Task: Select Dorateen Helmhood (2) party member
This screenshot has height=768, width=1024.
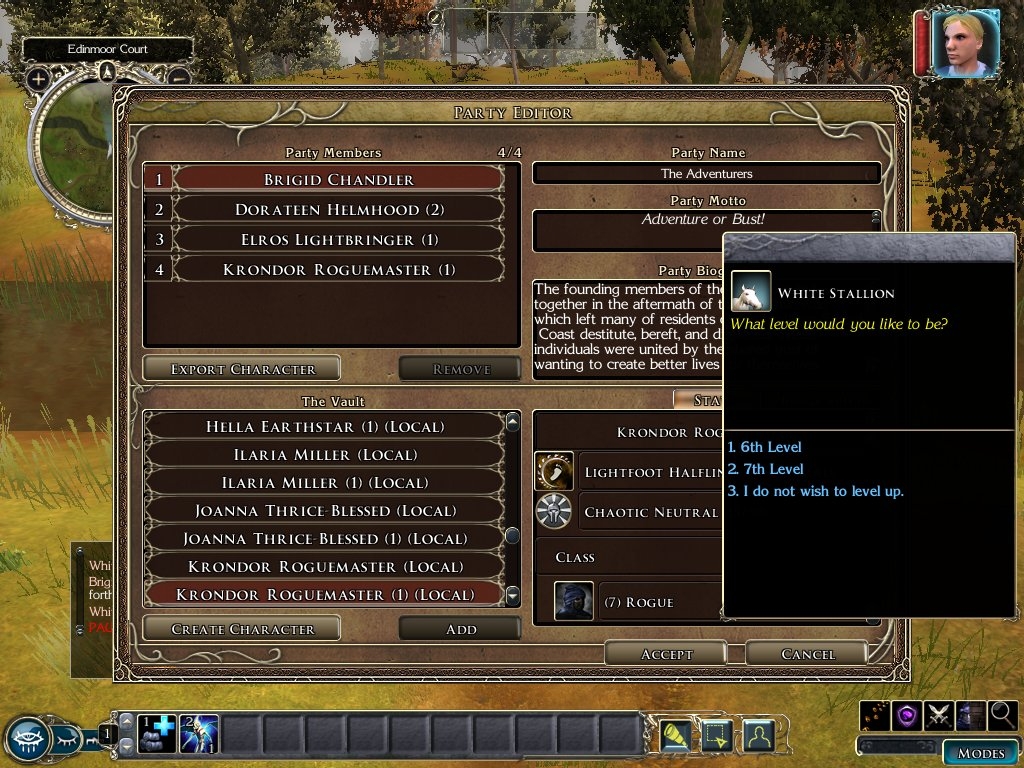Action: point(324,210)
